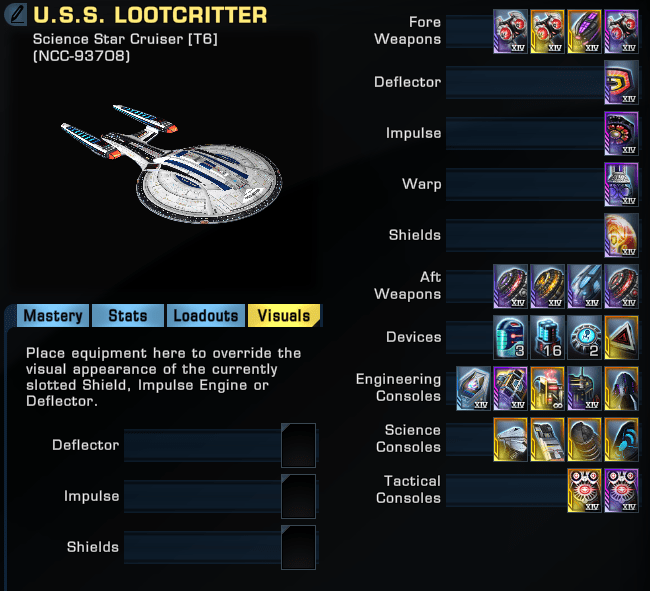Show the Loadouts tab
Viewport: 650px width, 591px height.
(x=206, y=316)
